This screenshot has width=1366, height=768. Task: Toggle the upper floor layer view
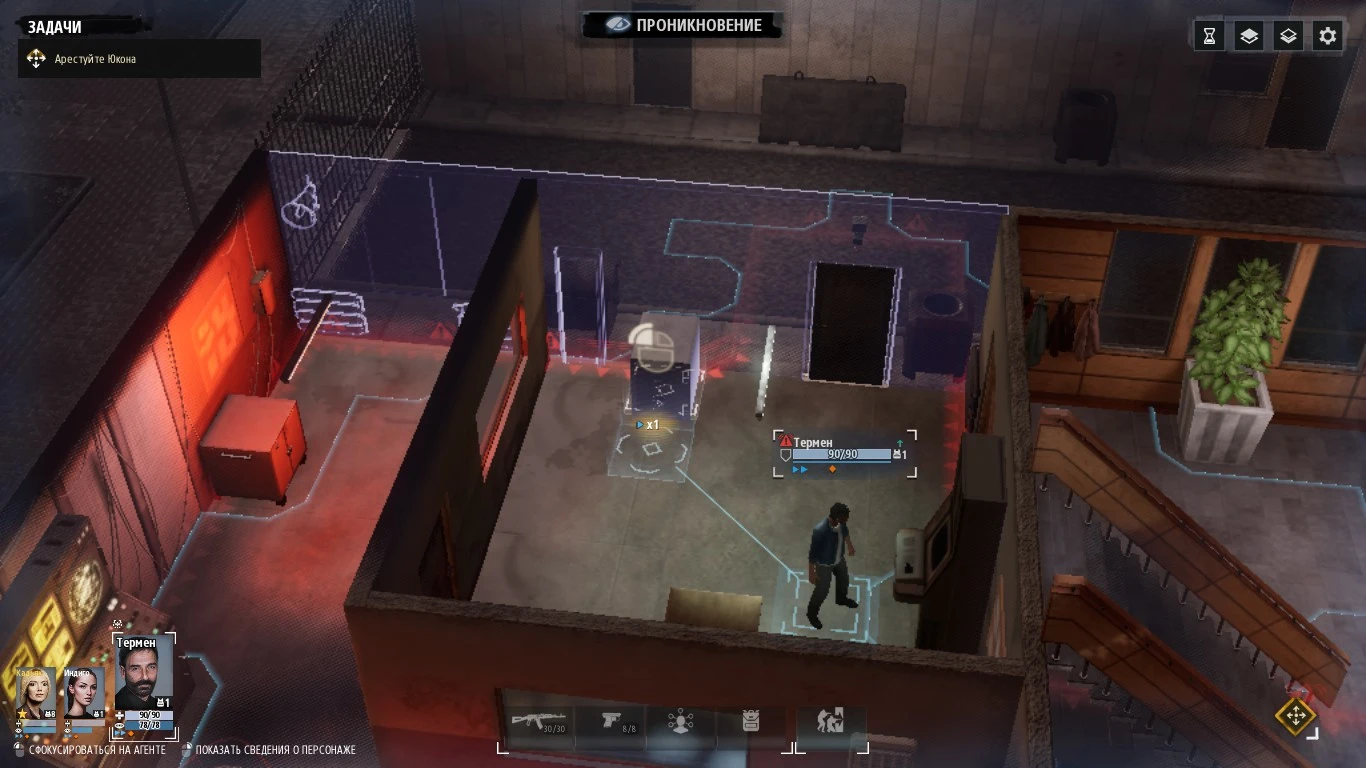pyautogui.click(x=1247, y=35)
